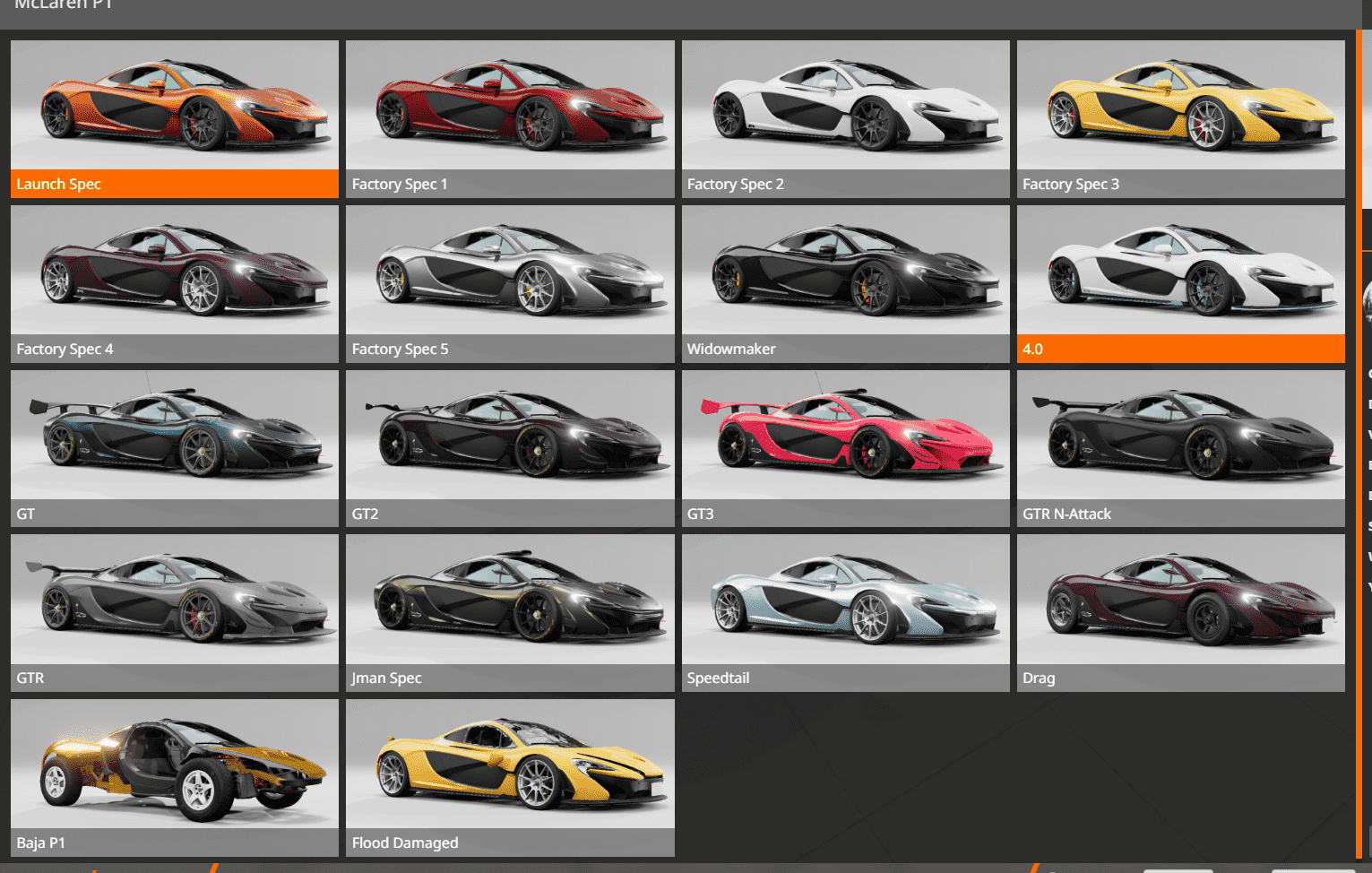Select the Drag configuration
Viewport: 1372px width, 873px height.
[x=1180, y=612]
